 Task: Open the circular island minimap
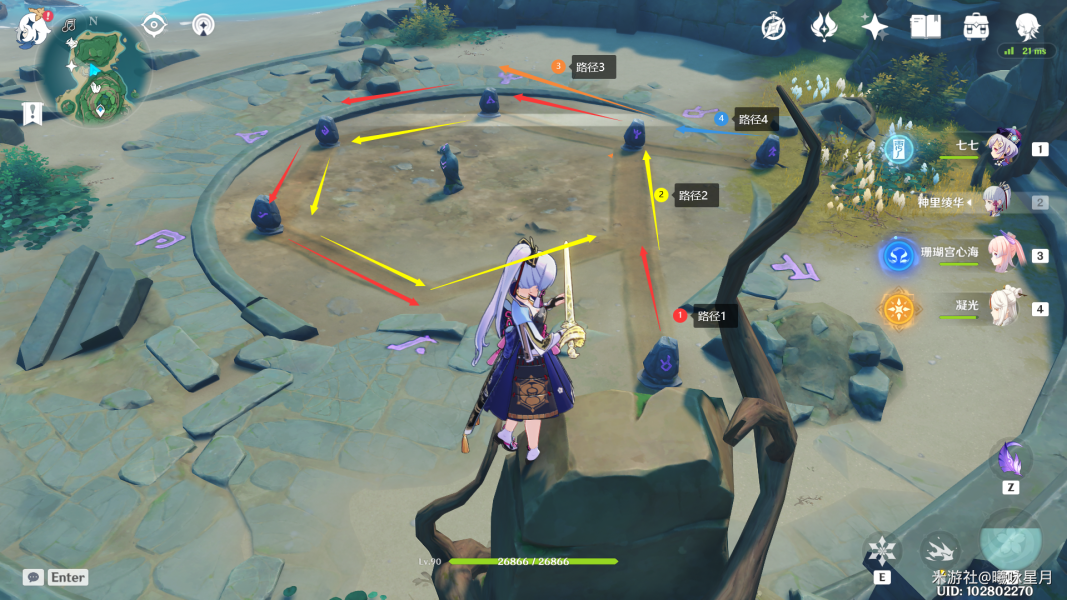pos(94,70)
